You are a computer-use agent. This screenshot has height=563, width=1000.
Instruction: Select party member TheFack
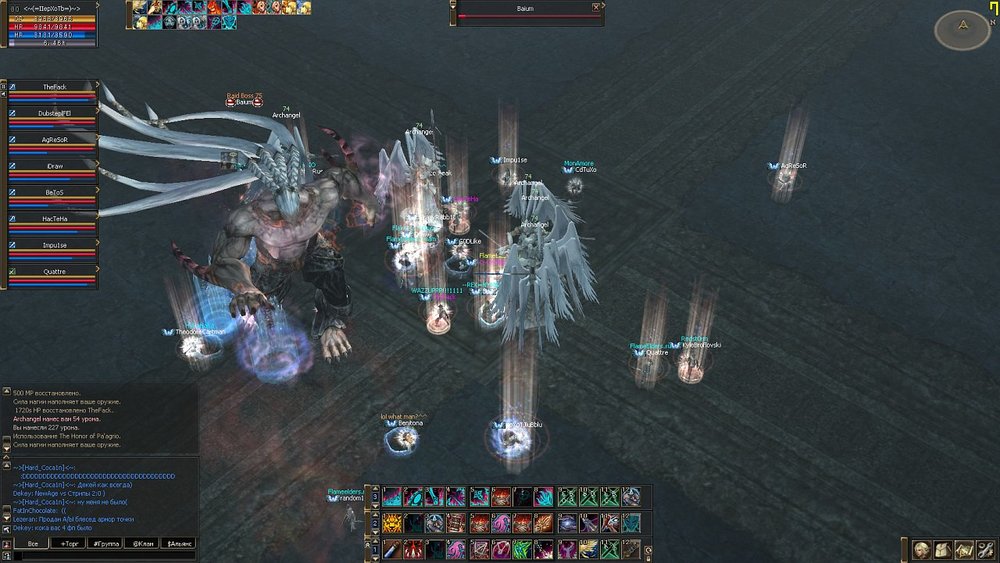(54, 88)
